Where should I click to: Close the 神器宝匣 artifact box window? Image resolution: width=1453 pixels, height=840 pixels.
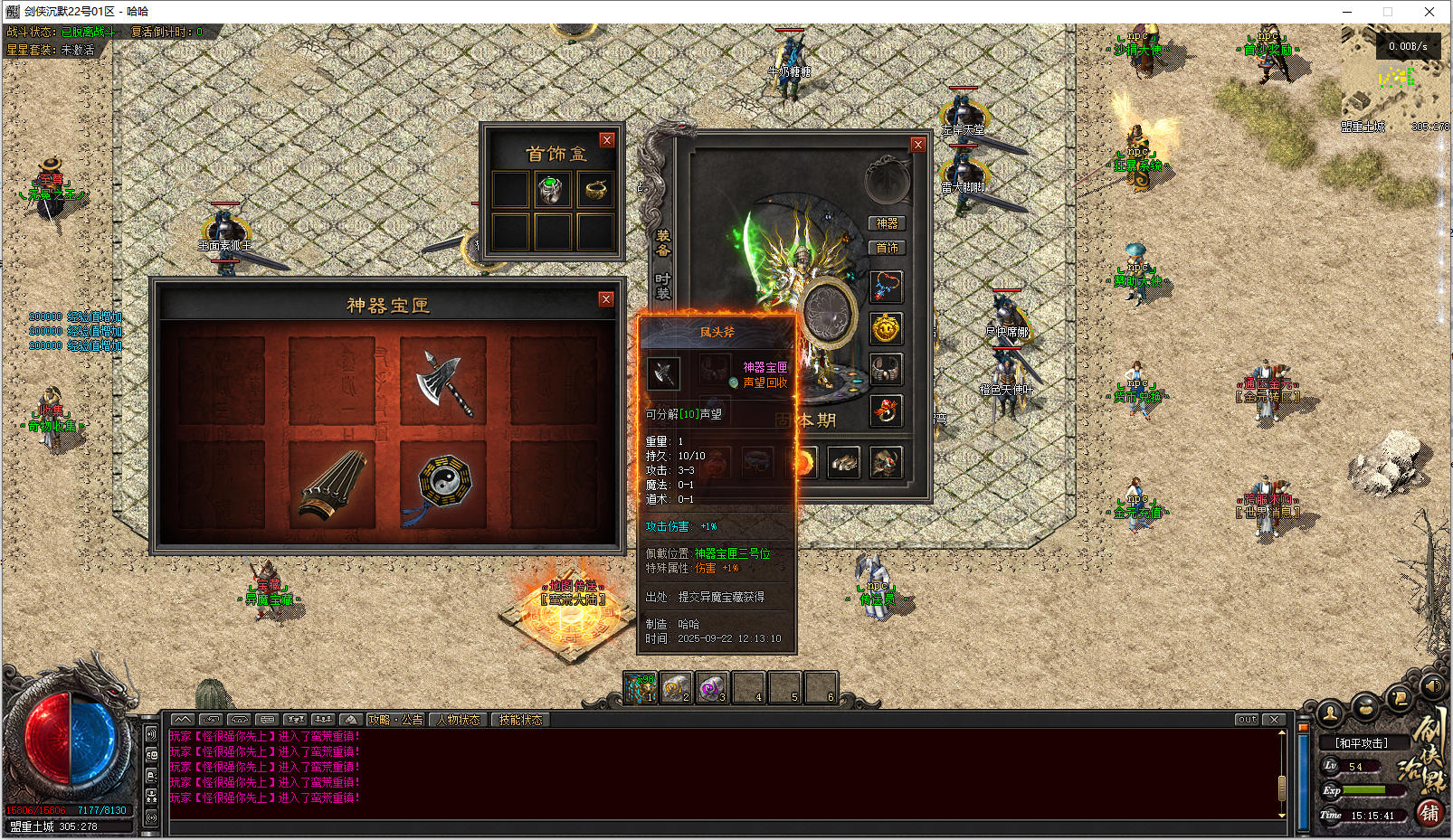tap(606, 299)
